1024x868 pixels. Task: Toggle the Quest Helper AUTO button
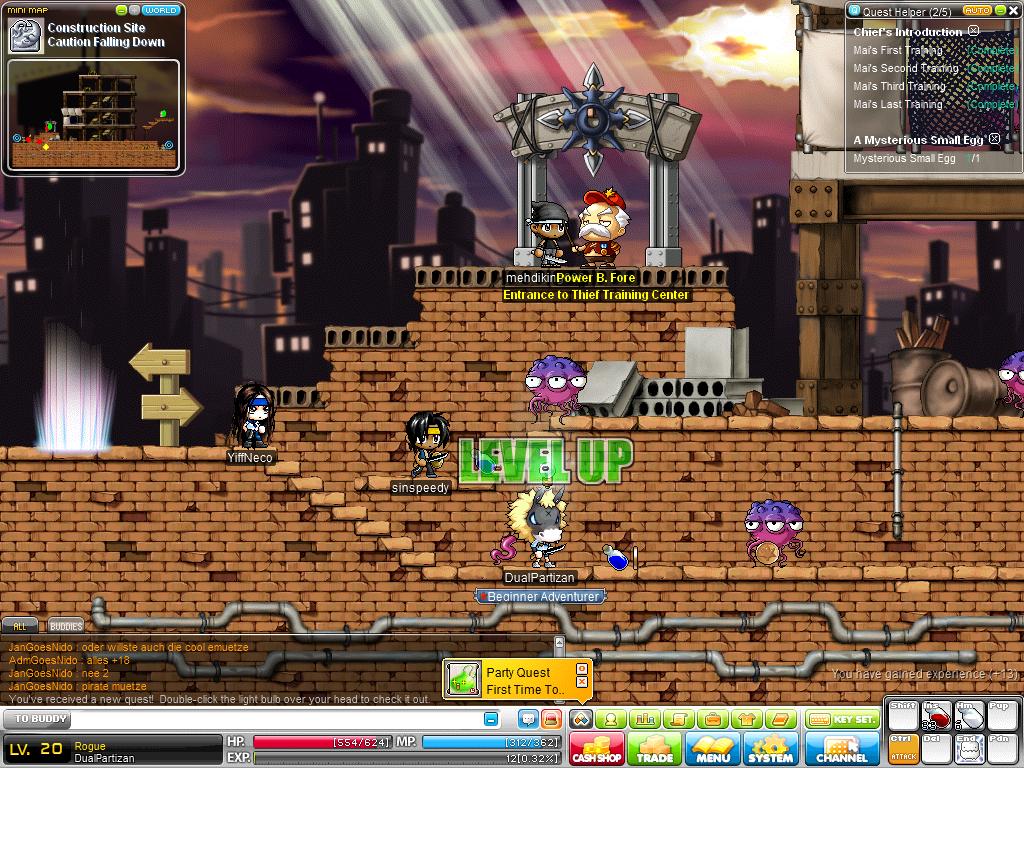click(976, 11)
